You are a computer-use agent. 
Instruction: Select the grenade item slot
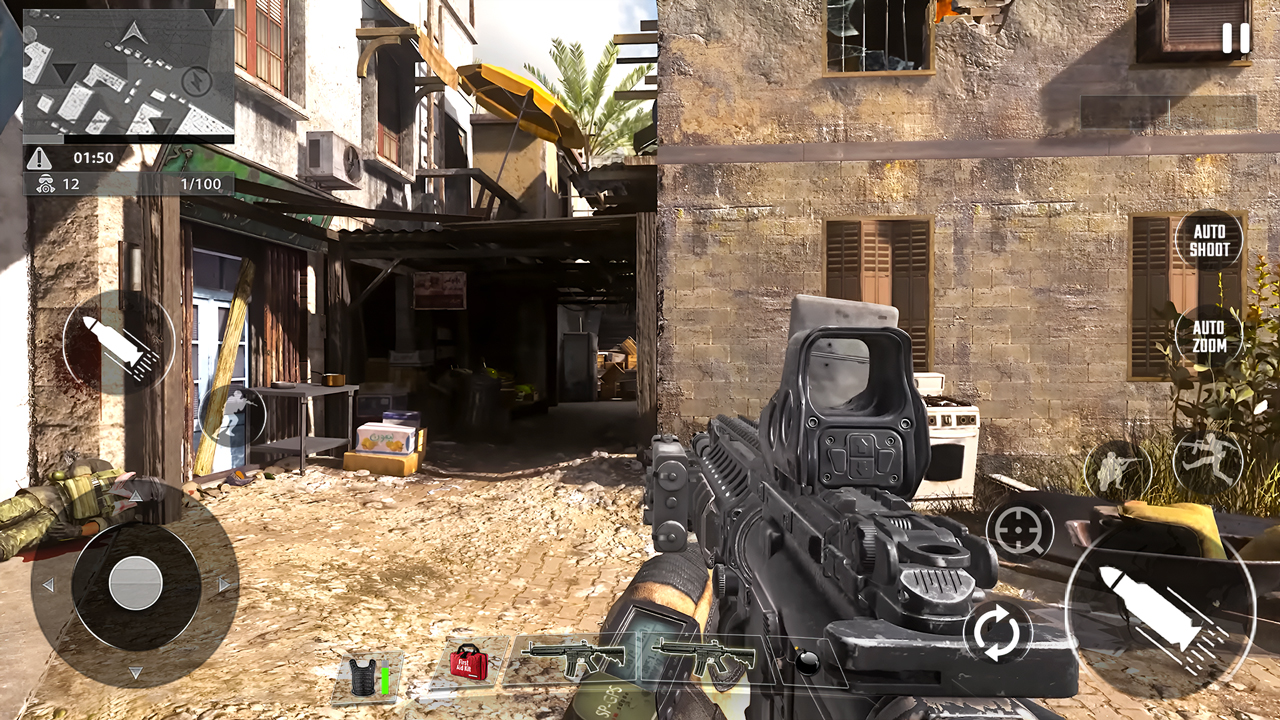pos(808,662)
